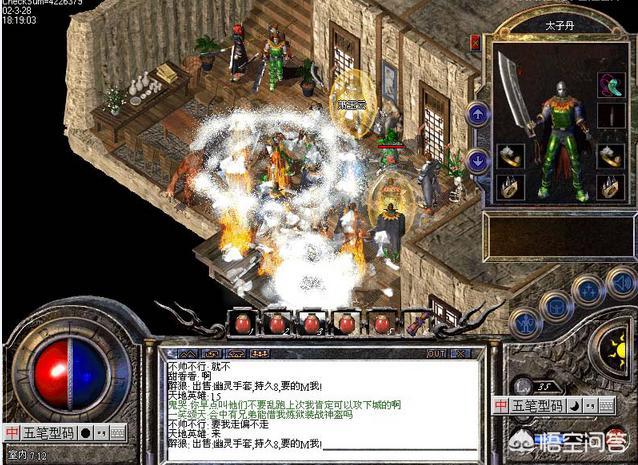
Task: Click the OUT button above the chat
Action: coord(436,352)
